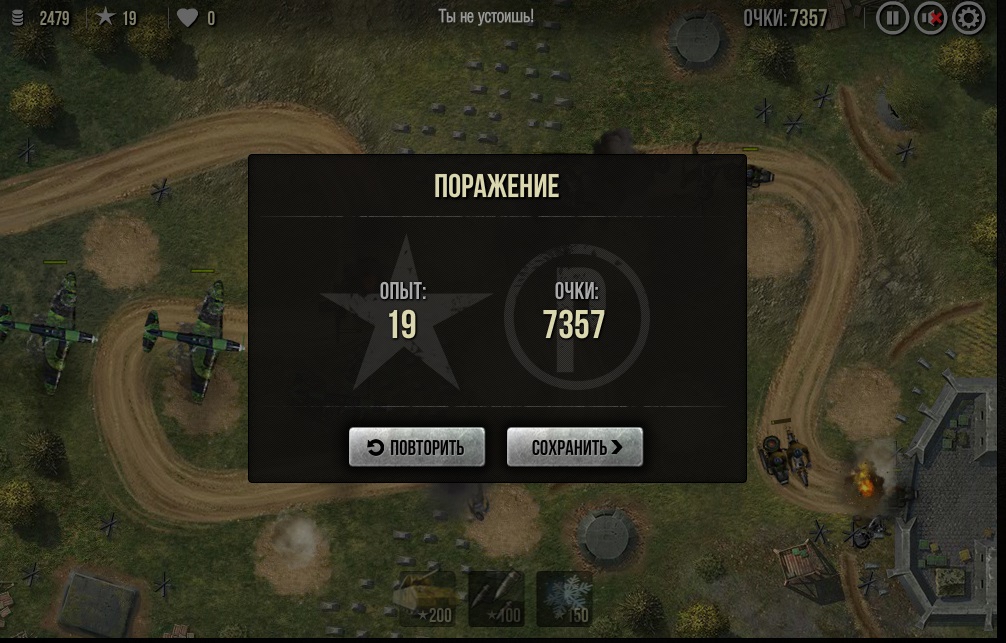This screenshot has height=643, width=1006.
Task: Trigger the snowflake freeze ability costing 150
Action: (x=564, y=598)
